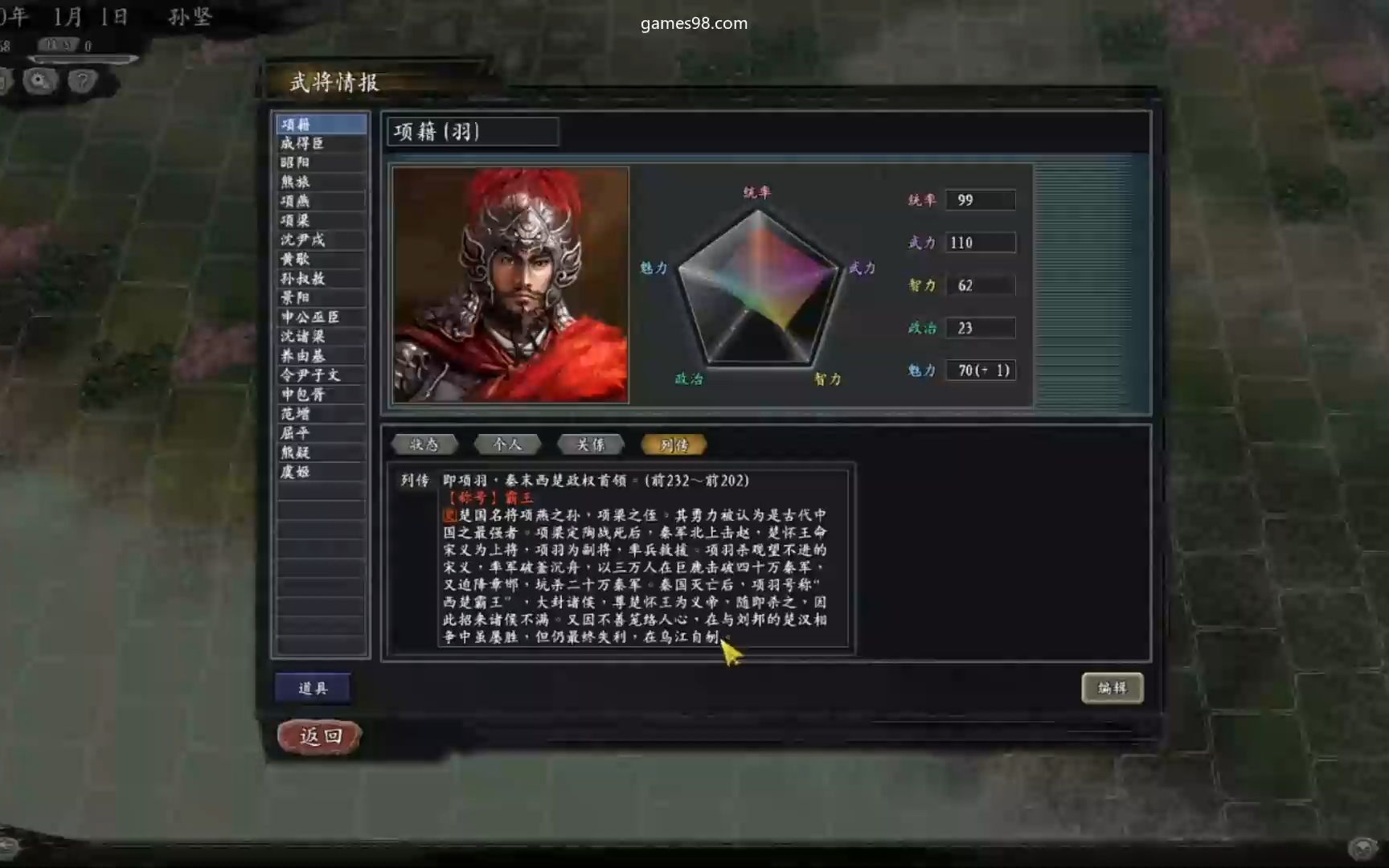Click the 返回 (return) button
Viewport: 1389px width, 868px height.
click(318, 735)
